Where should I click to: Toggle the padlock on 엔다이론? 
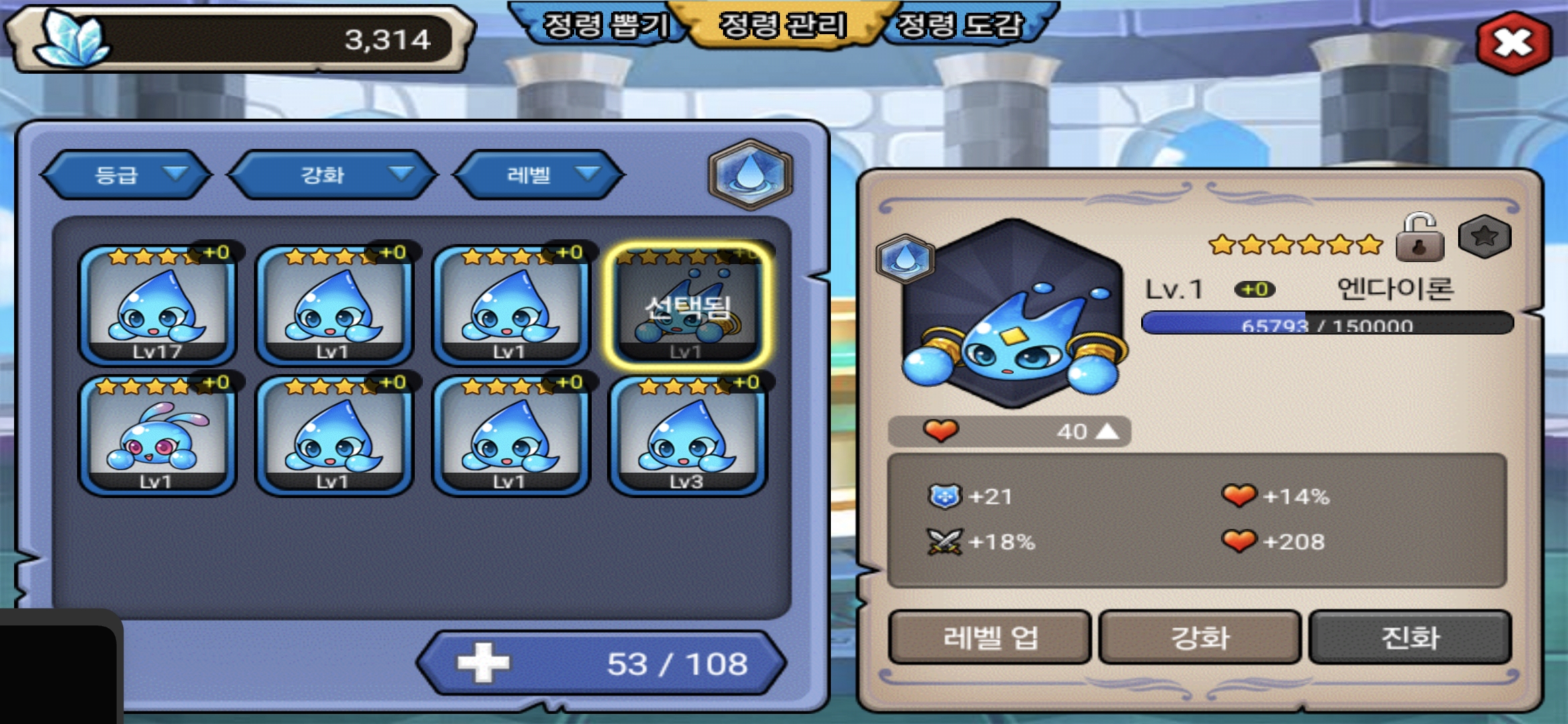pyautogui.click(x=1419, y=238)
